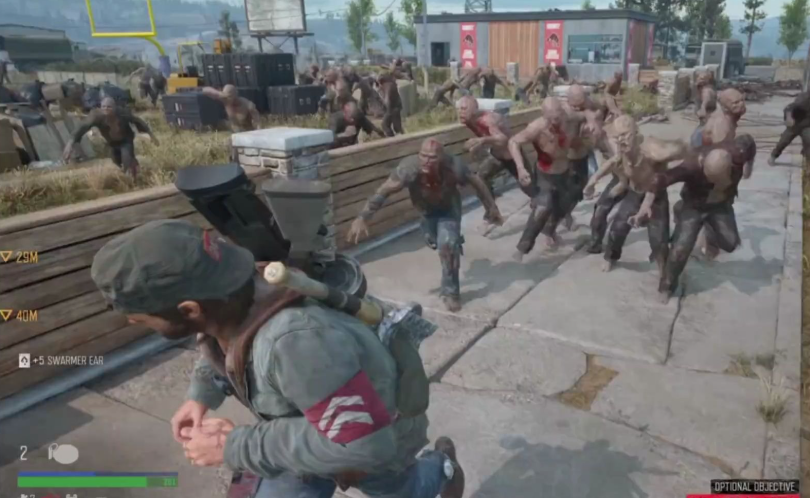Click the Swarmer Ear pickup notification
This screenshot has height=498, width=810.
pyautogui.click(x=60, y=360)
